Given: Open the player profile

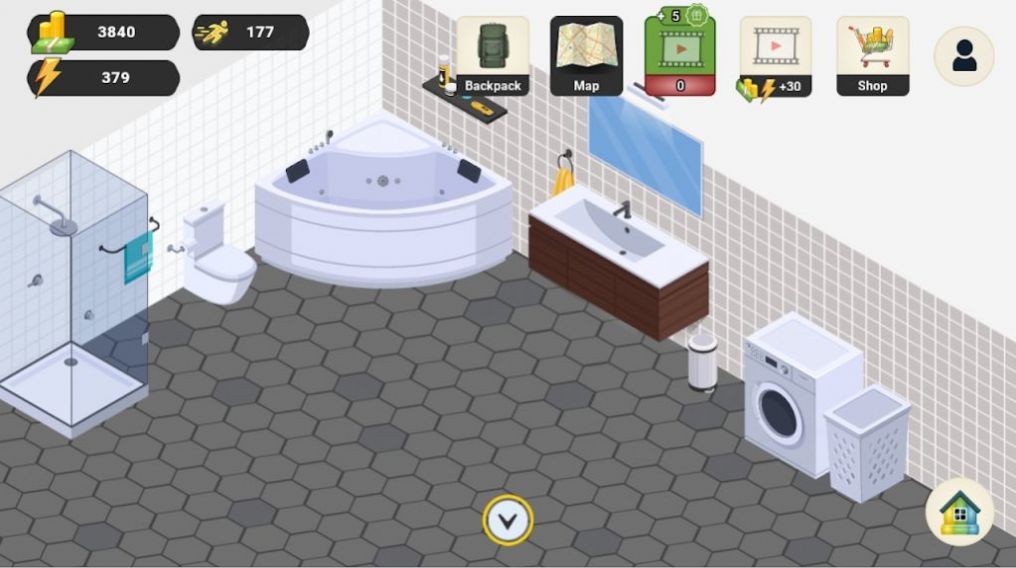Looking at the screenshot, I should click(x=964, y=56).
